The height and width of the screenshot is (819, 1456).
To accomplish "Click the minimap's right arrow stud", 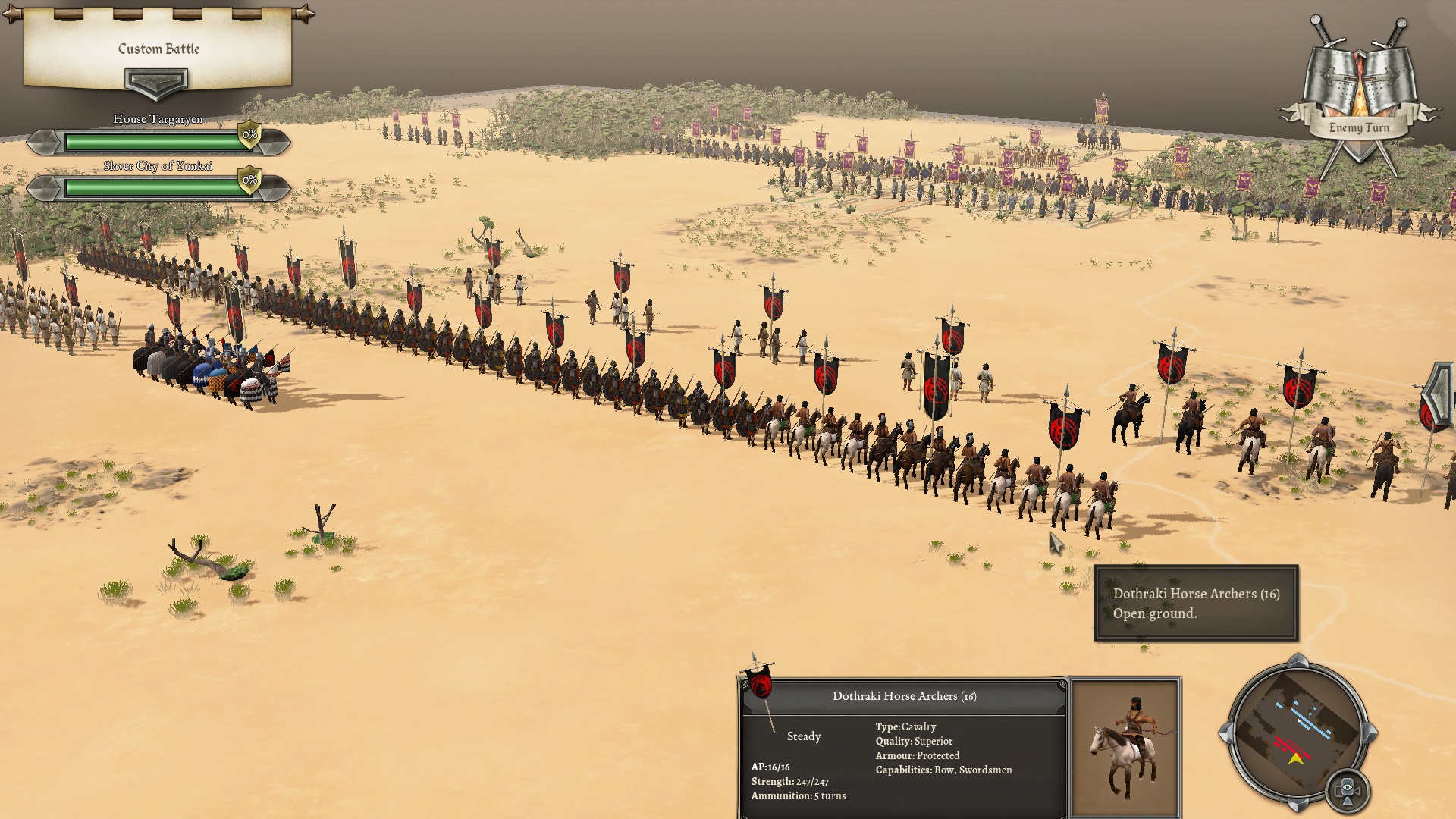I will [x=1370, y=733].
